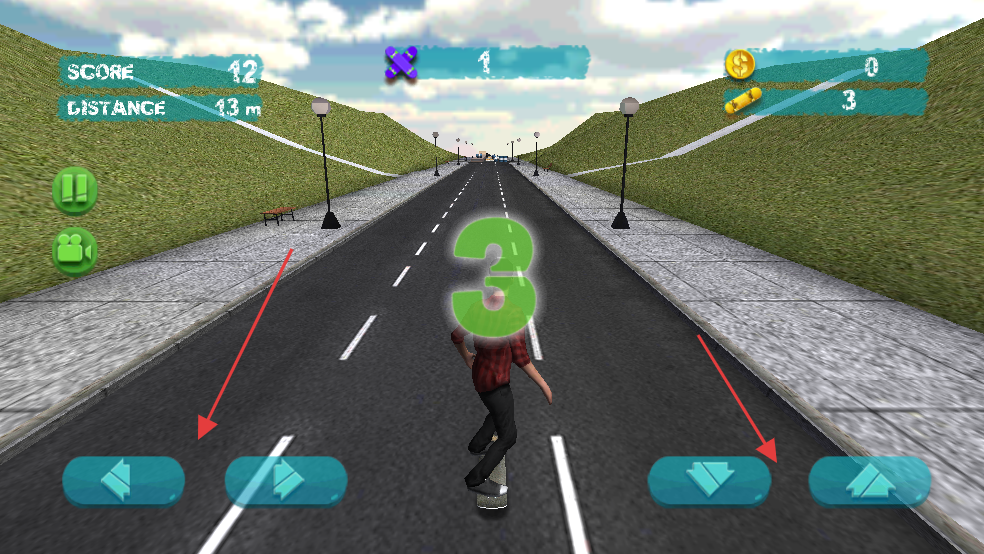Image resolution: width=984 pixels, height=554 pixels.
Task: Tap the double down arrow button
Action: point(709,481)
